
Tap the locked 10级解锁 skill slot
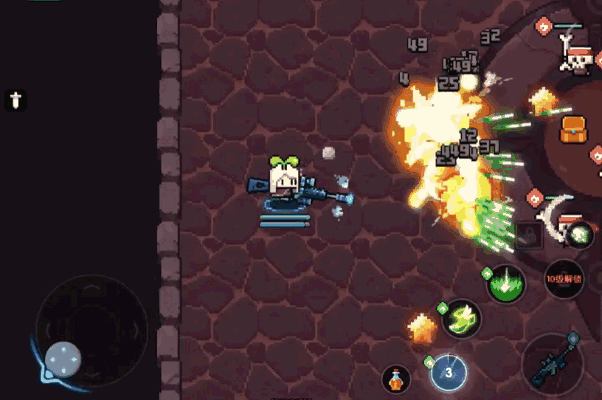pos(564,278)
